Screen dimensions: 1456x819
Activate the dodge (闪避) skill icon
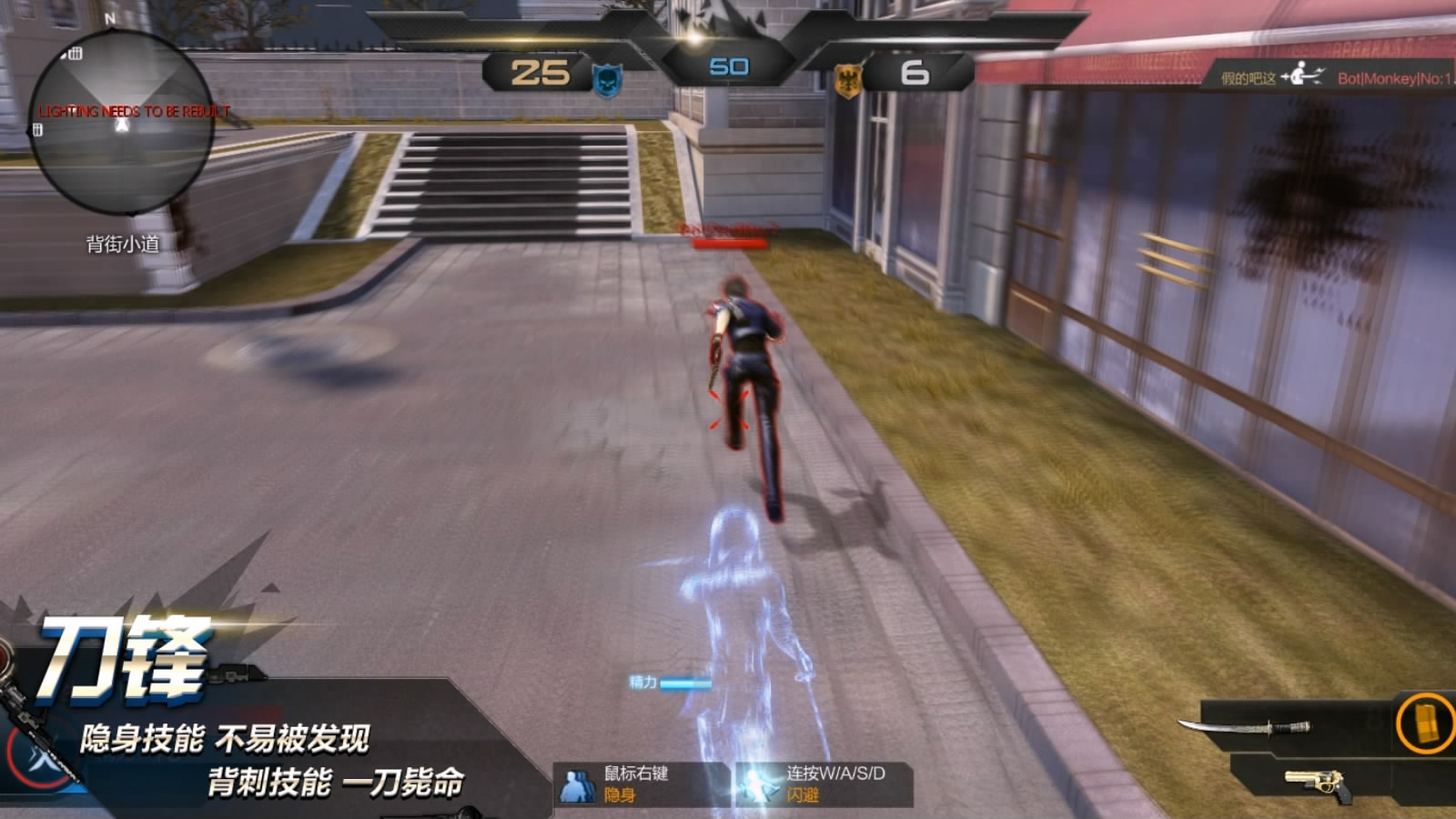coord(757,784)
